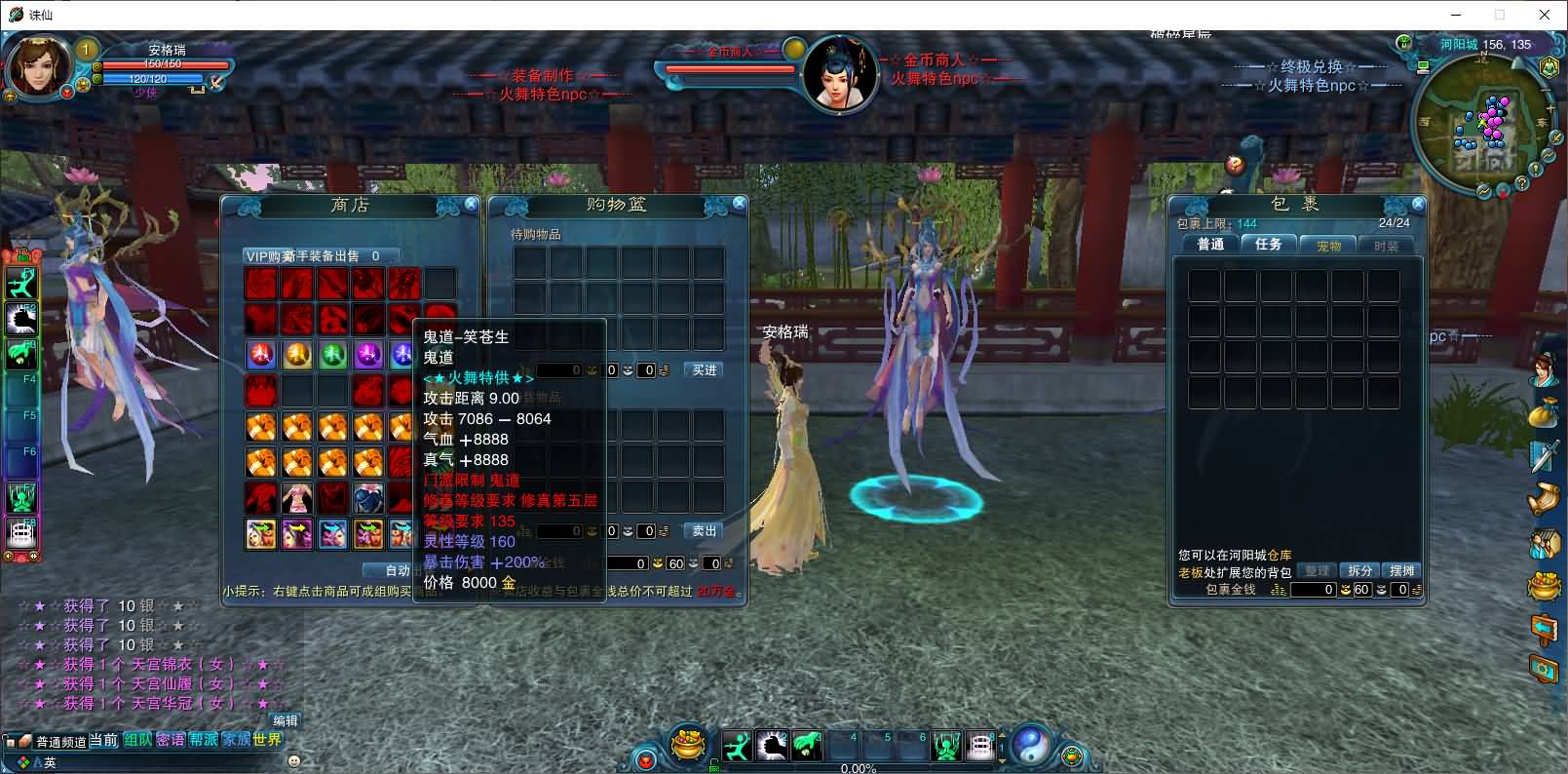The height and width of the screenshot is (774, 1568).
Task: Open the 摆摊 stall button
Action: pyautogui.click(x=1401, y=571)
